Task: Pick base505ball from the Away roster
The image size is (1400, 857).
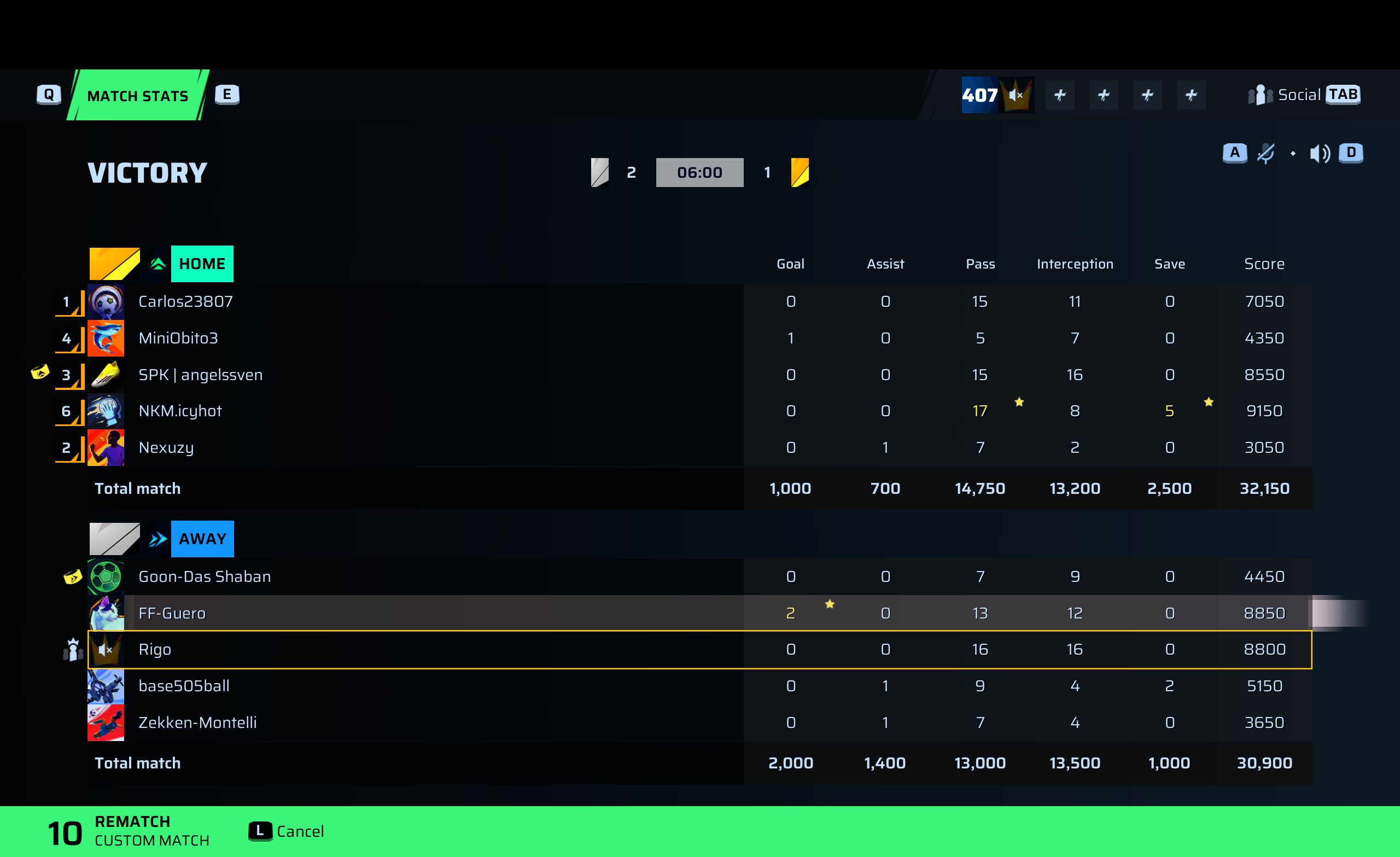Action: point(184,686)
